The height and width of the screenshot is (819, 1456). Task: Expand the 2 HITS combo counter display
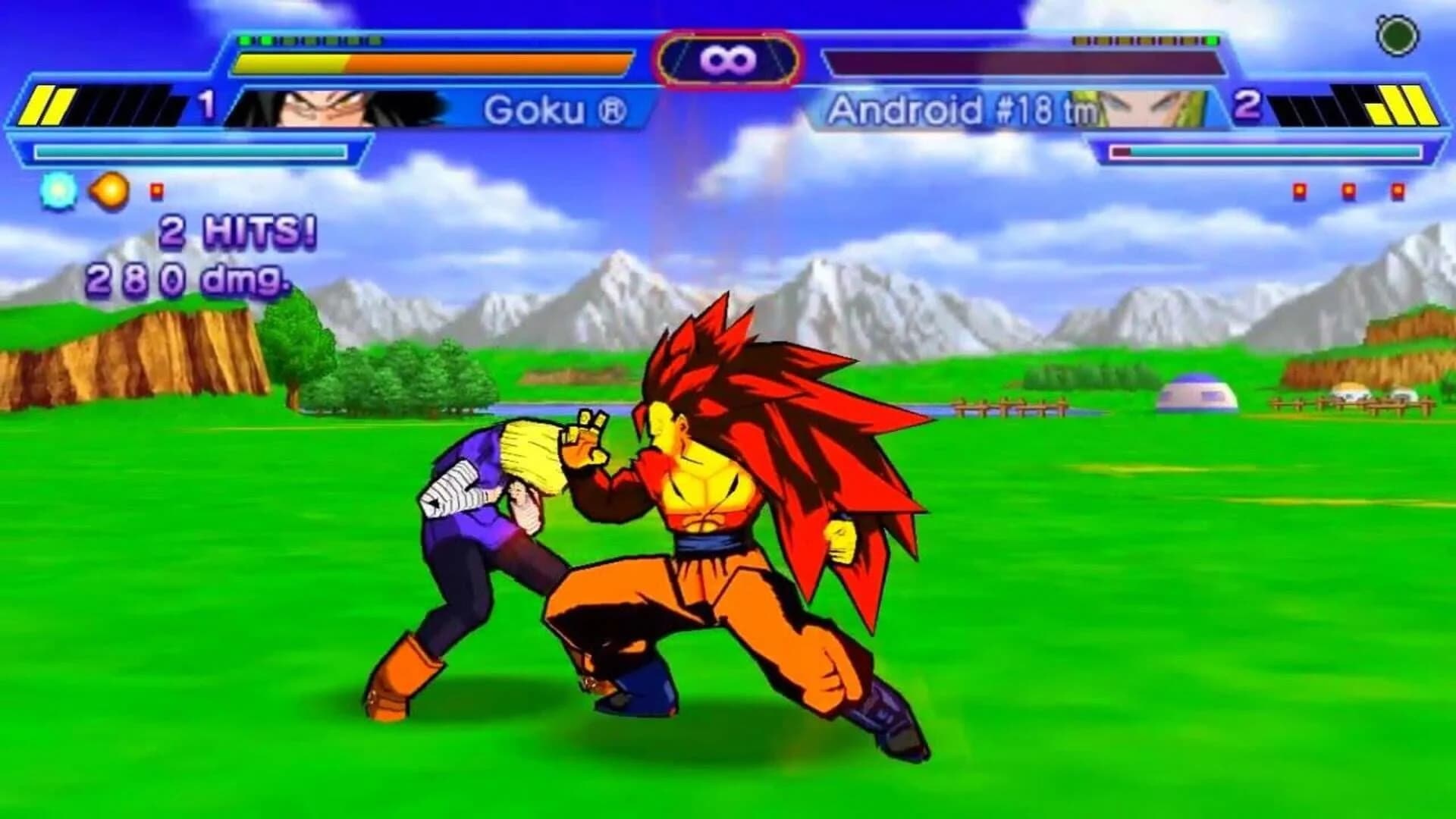[x=231, y=234]
